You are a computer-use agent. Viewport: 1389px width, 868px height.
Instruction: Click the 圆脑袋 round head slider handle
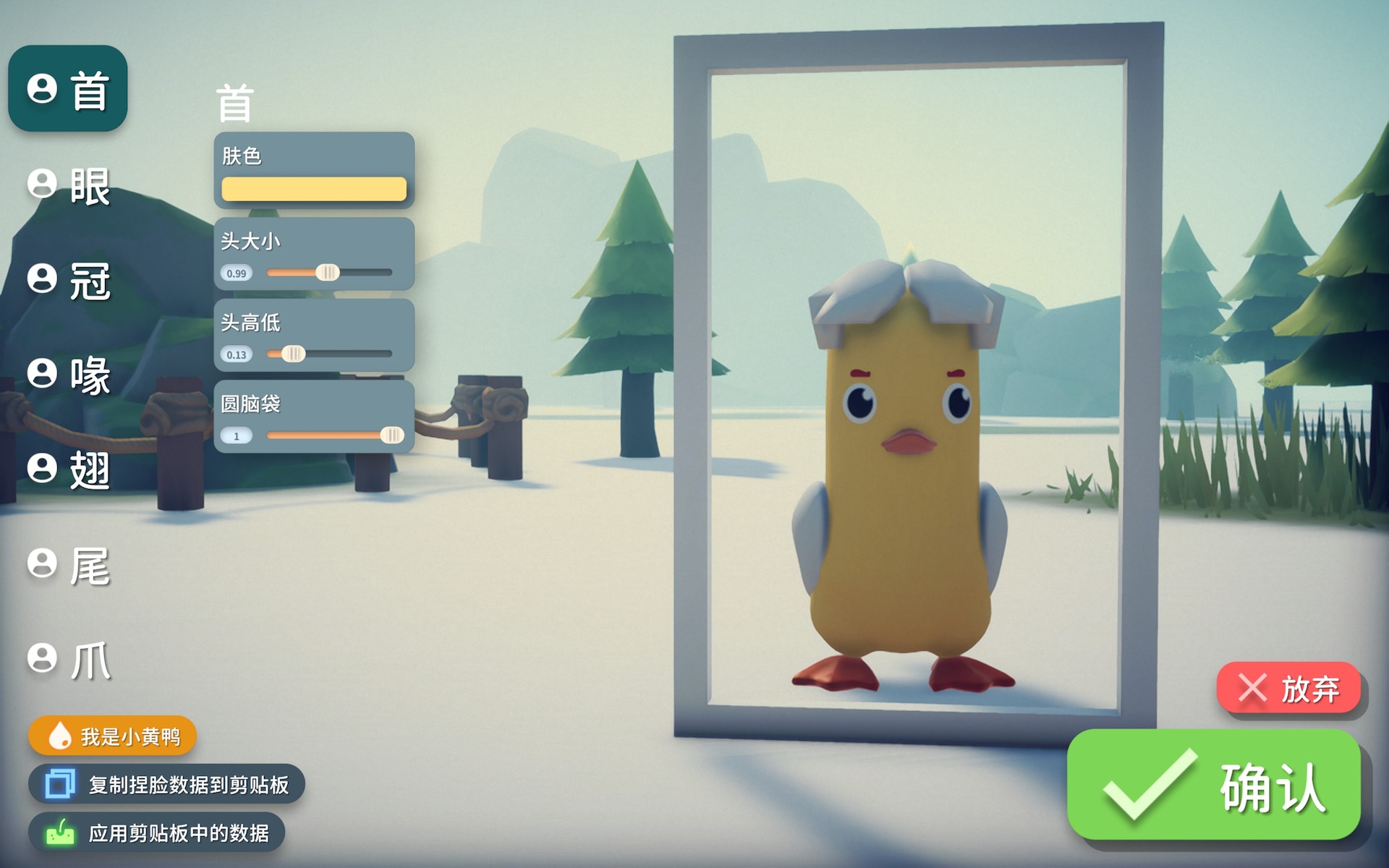click(x=391, y=435)
